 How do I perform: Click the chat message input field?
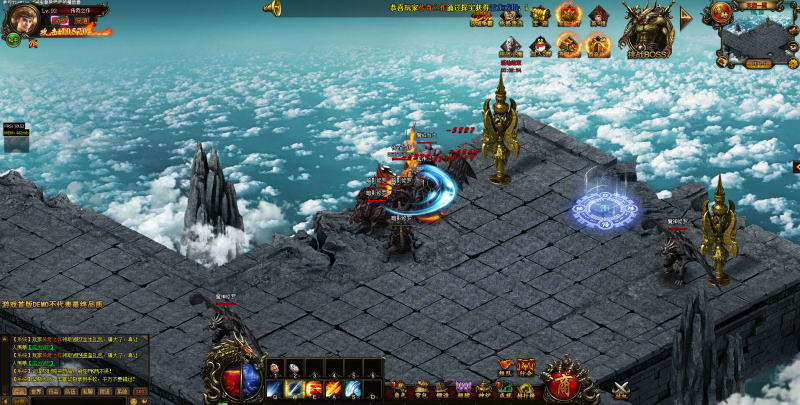pos(75,401)
